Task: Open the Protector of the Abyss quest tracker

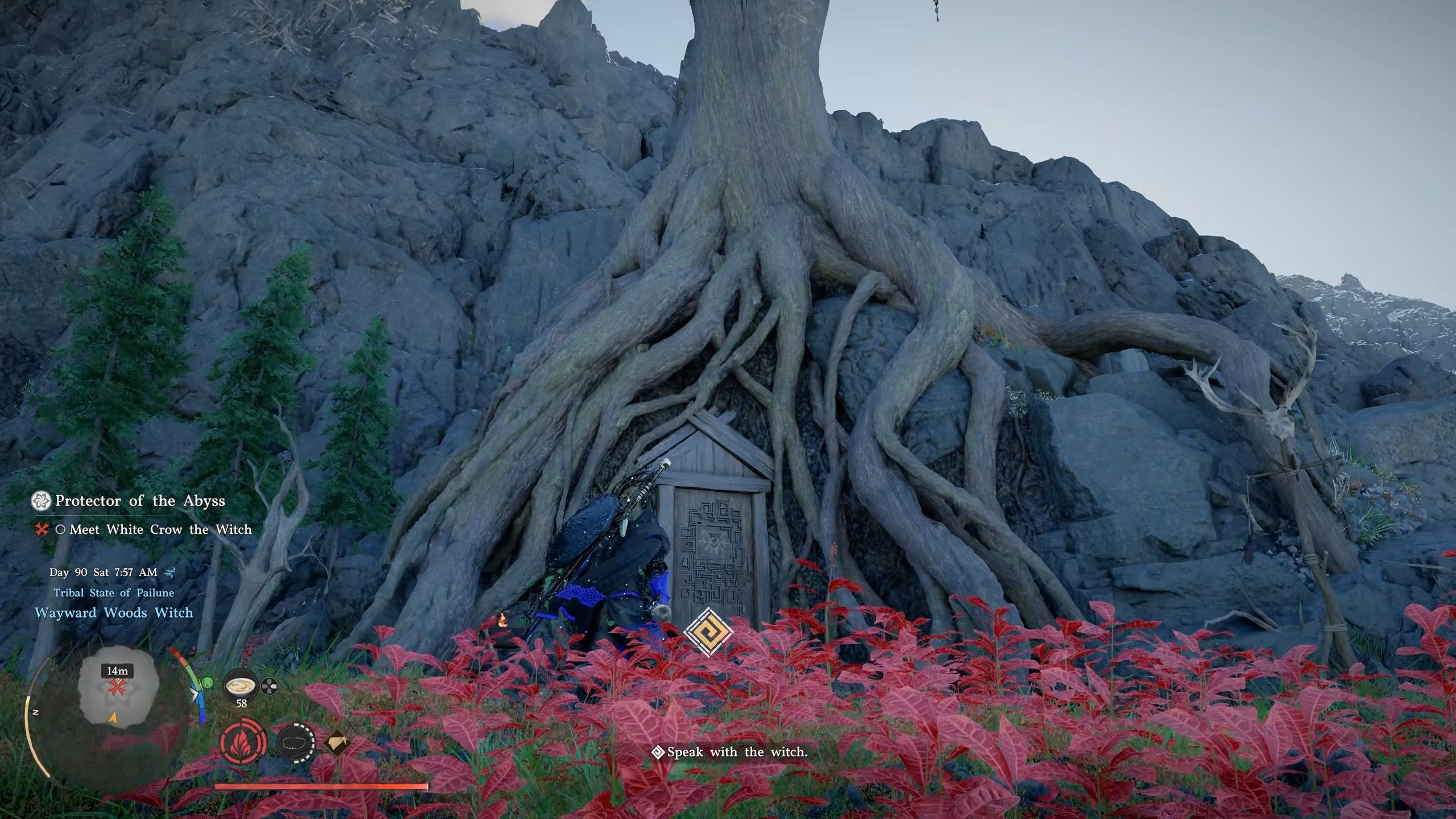Action: point(139,501)
